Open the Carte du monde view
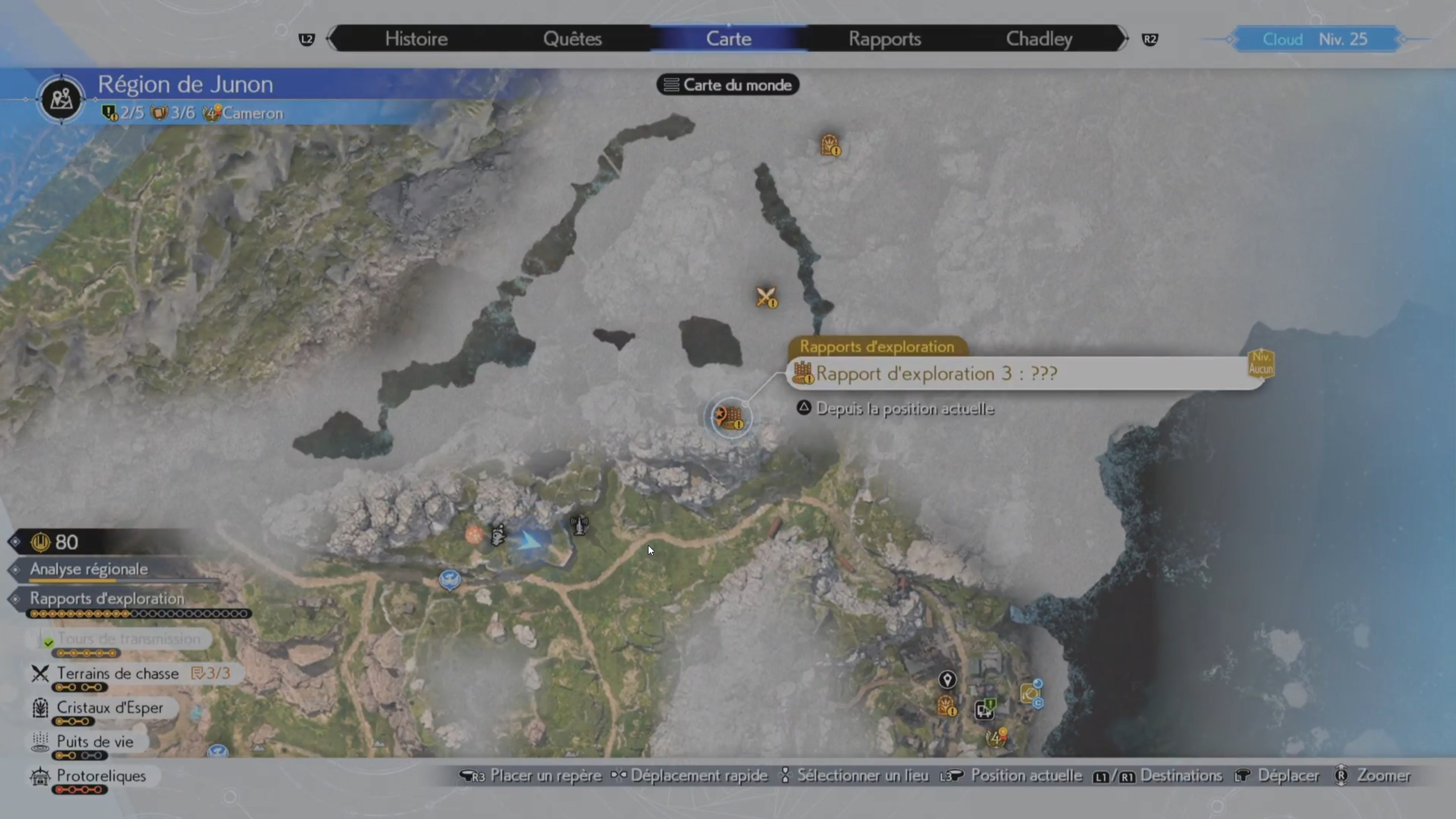1456x819 pixels. click(728, 85)
